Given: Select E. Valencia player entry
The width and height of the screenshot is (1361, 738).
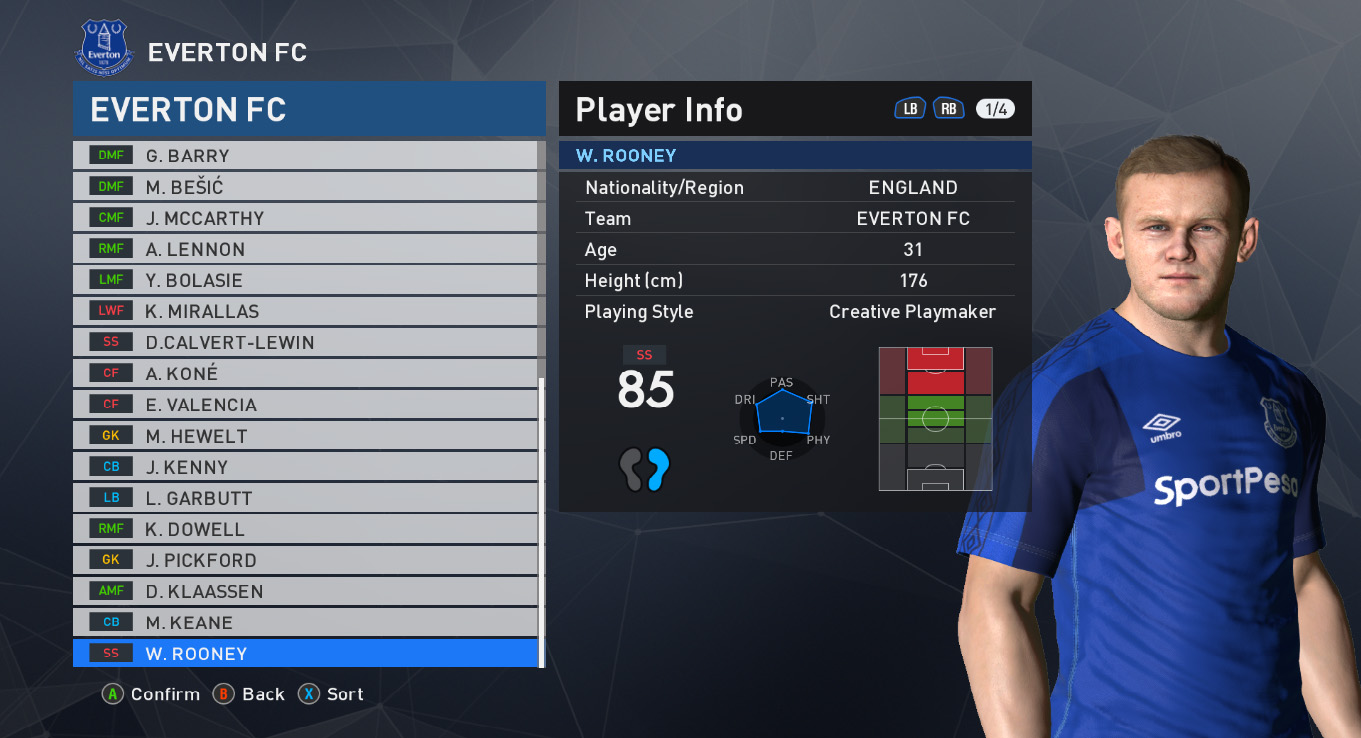Looking at the screenshot, I should [x=305, y=405].
